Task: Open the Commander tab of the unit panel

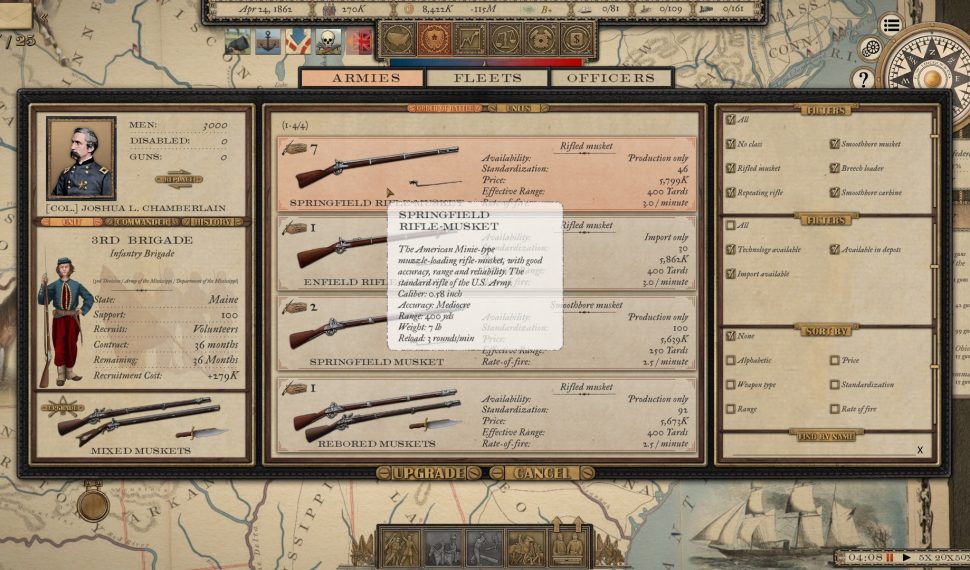Action: point(140,222)
